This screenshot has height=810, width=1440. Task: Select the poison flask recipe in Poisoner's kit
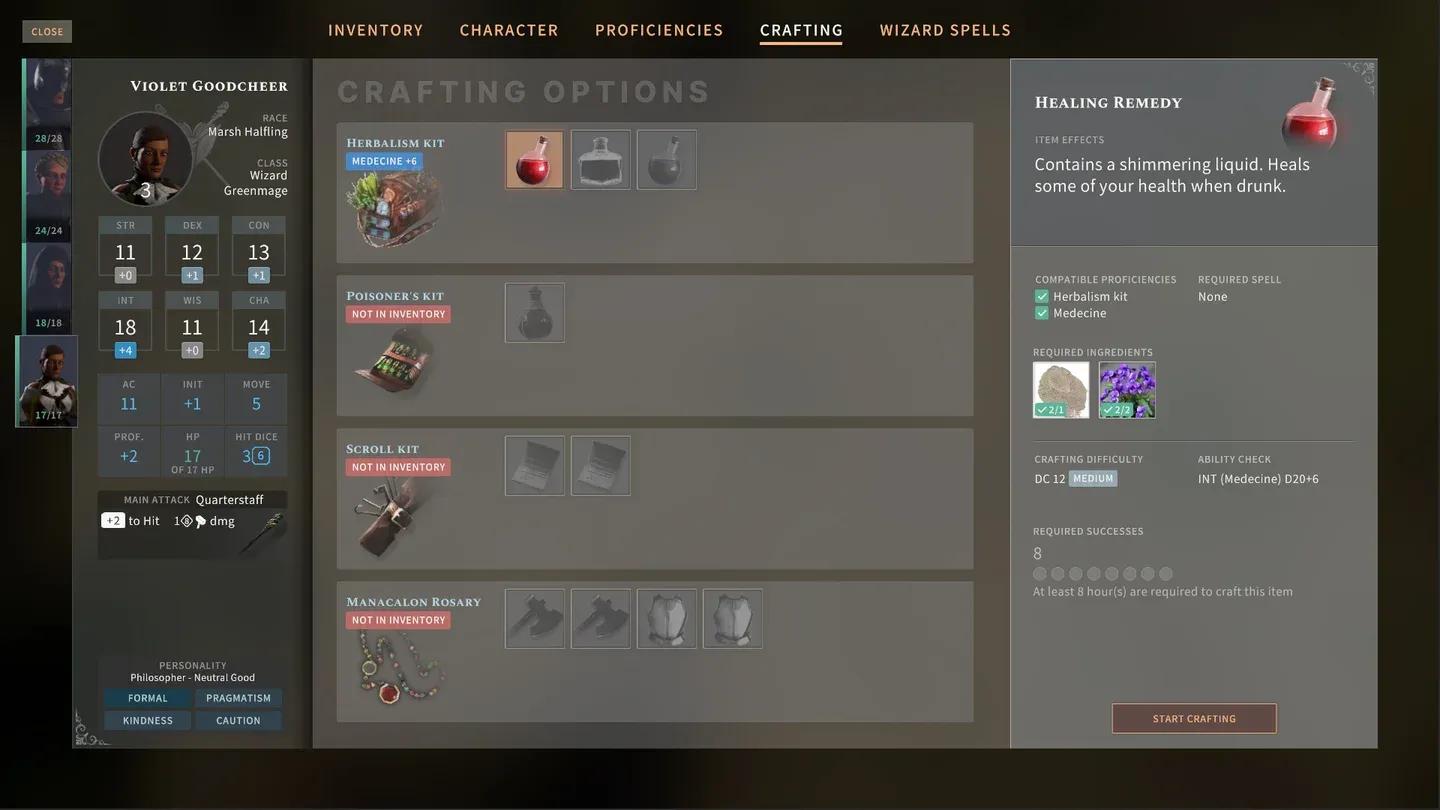(534, 312)
